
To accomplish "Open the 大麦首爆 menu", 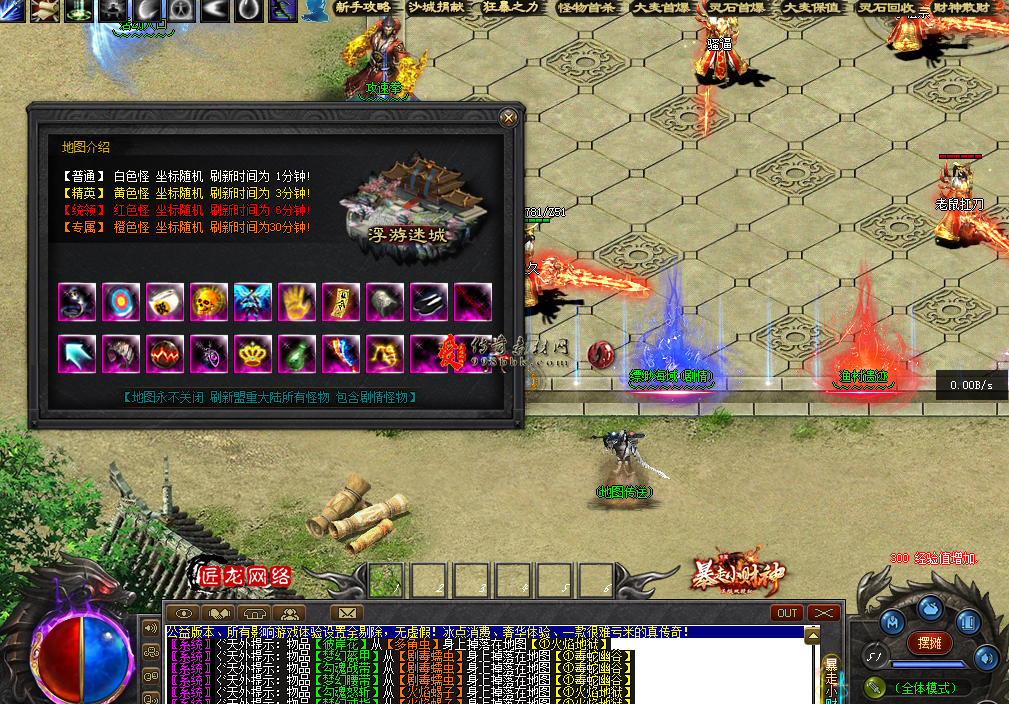I will 662,8.
